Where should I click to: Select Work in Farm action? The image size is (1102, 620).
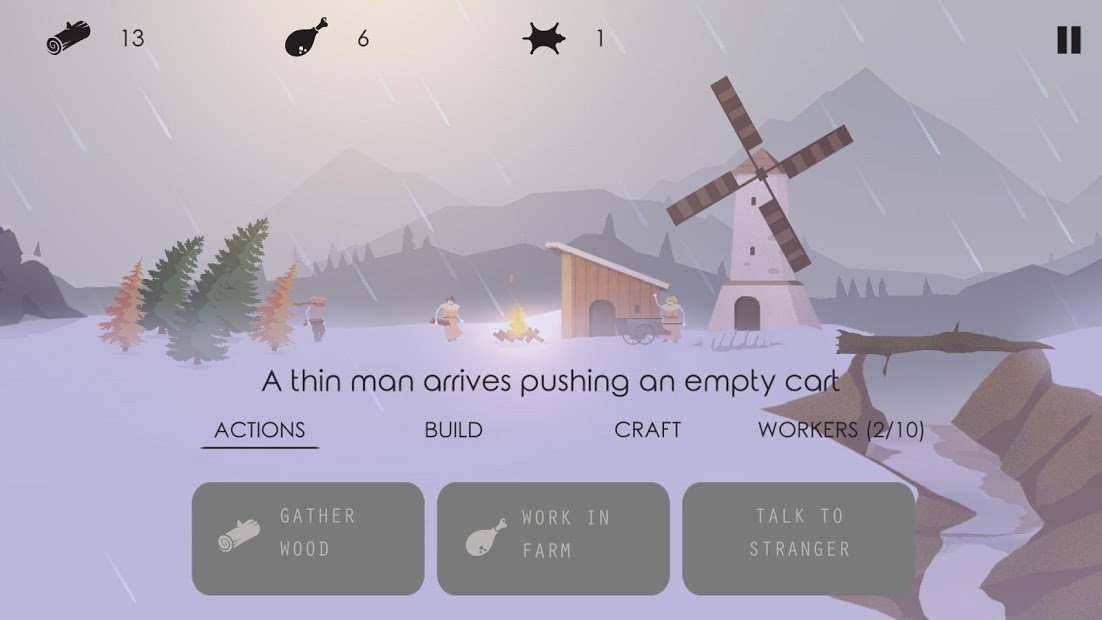553,539
